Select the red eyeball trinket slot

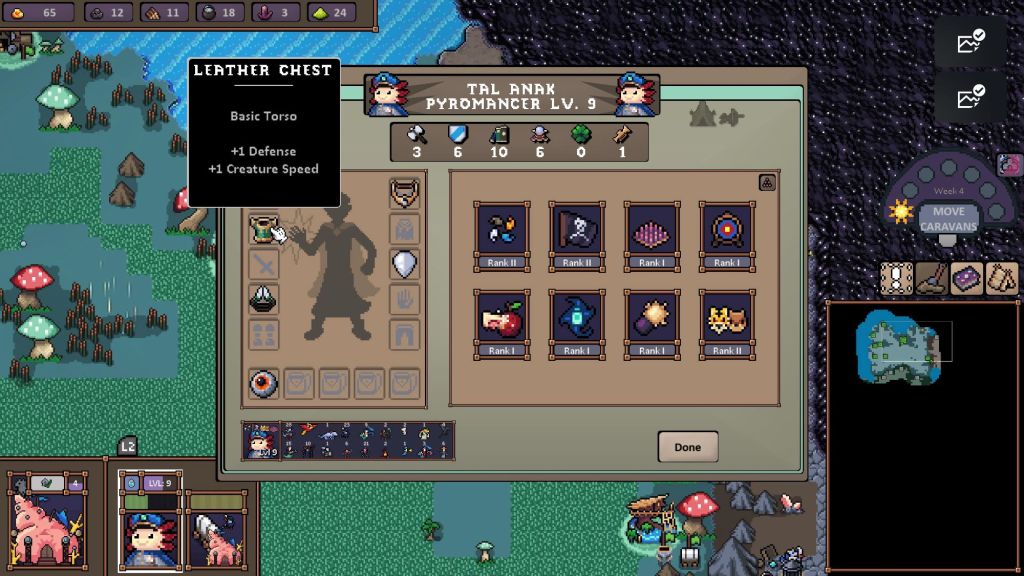[x=264, y=383]
